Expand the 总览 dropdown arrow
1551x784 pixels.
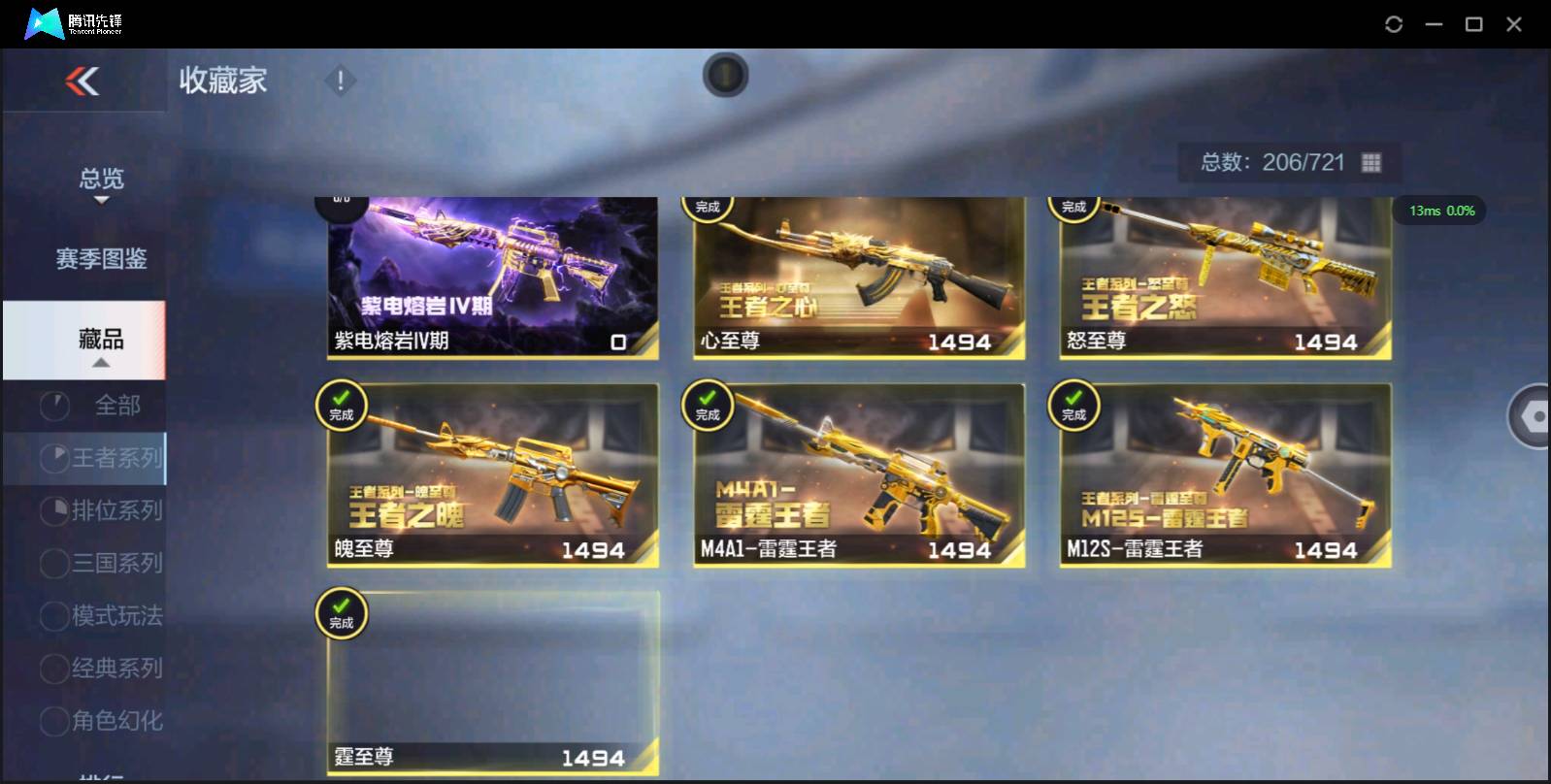click(x=101, y=201)
